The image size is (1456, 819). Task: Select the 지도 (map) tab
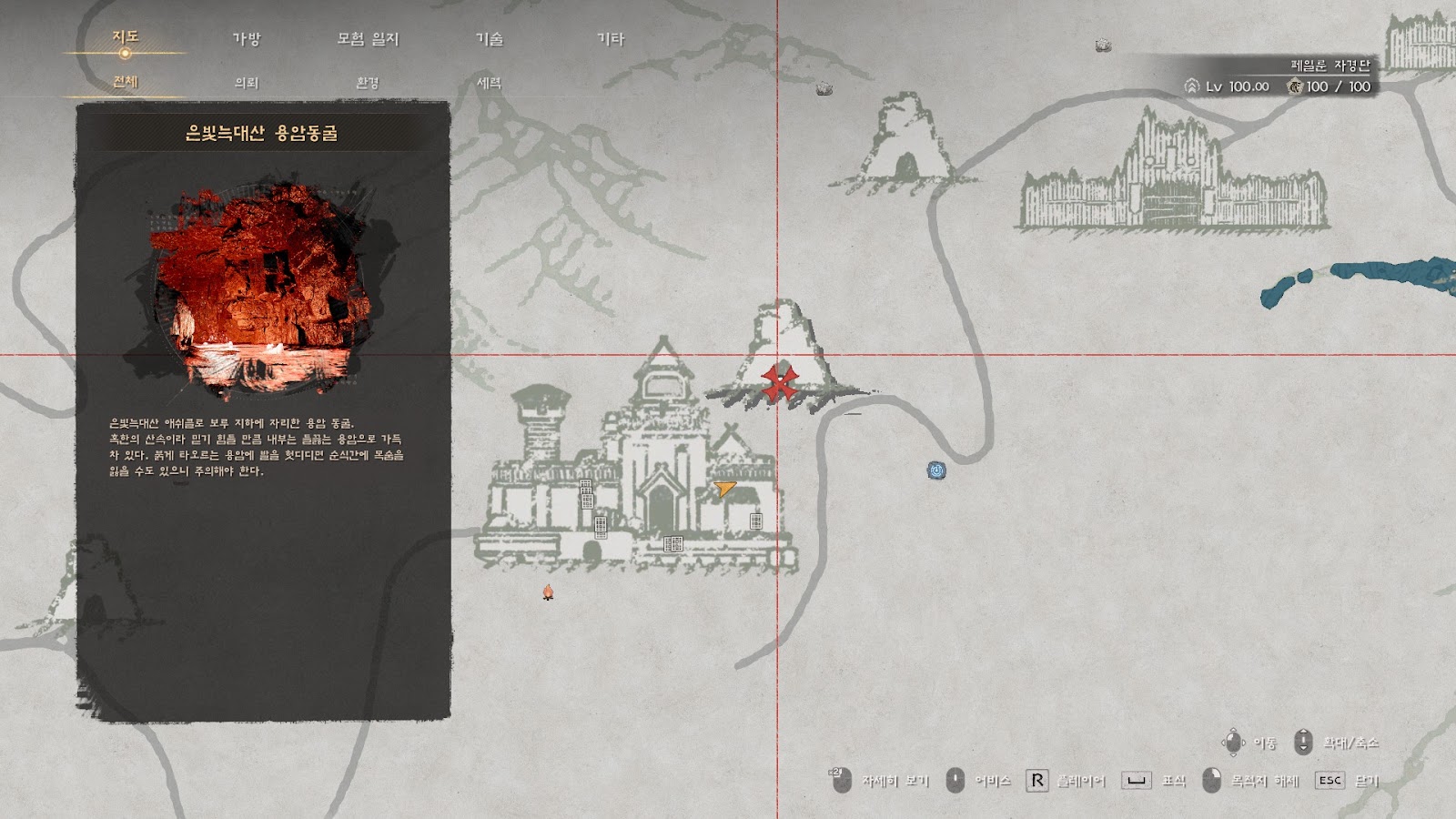tap(126, 37)
